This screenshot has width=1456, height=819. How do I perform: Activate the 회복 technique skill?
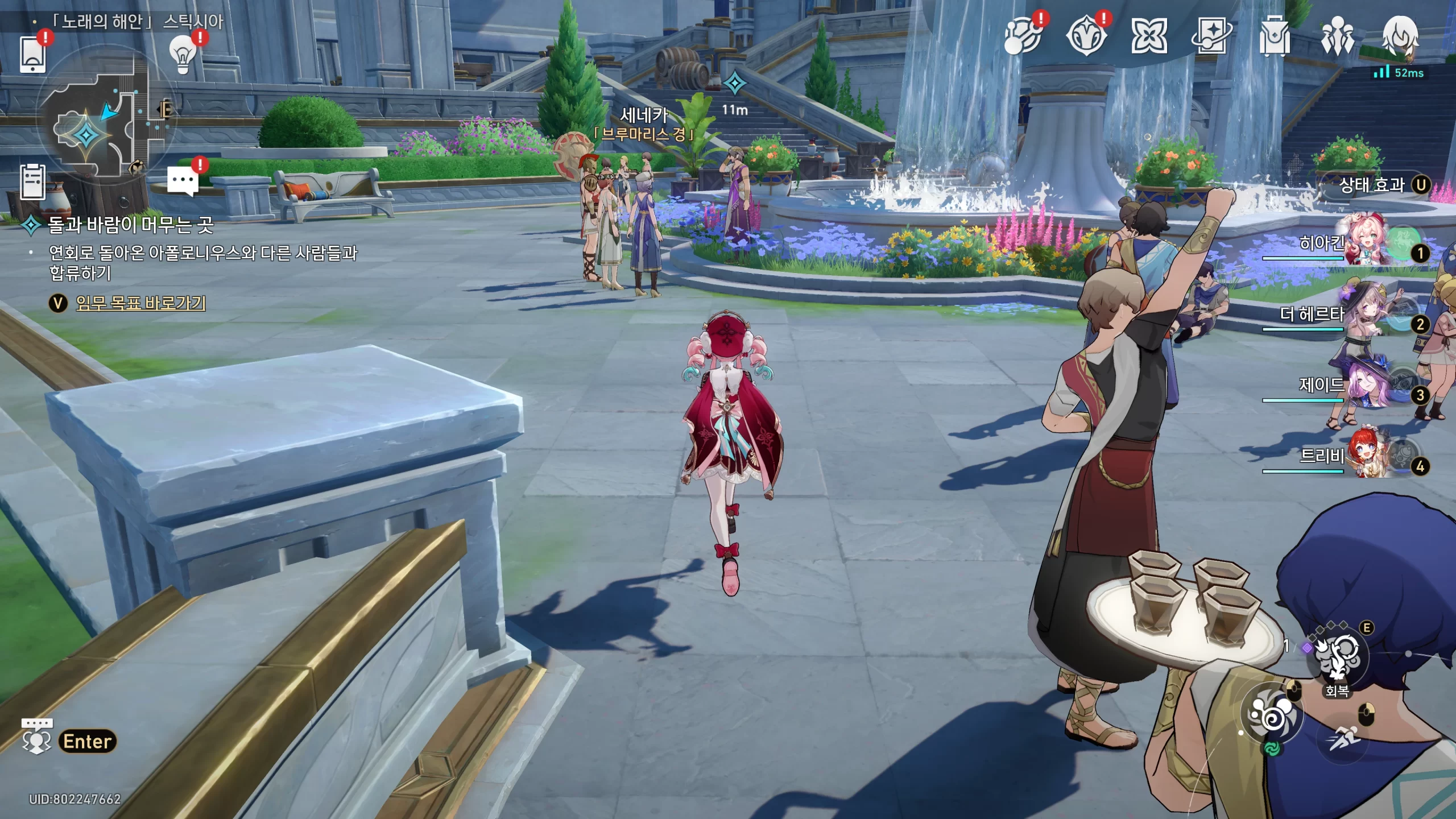1337,657
